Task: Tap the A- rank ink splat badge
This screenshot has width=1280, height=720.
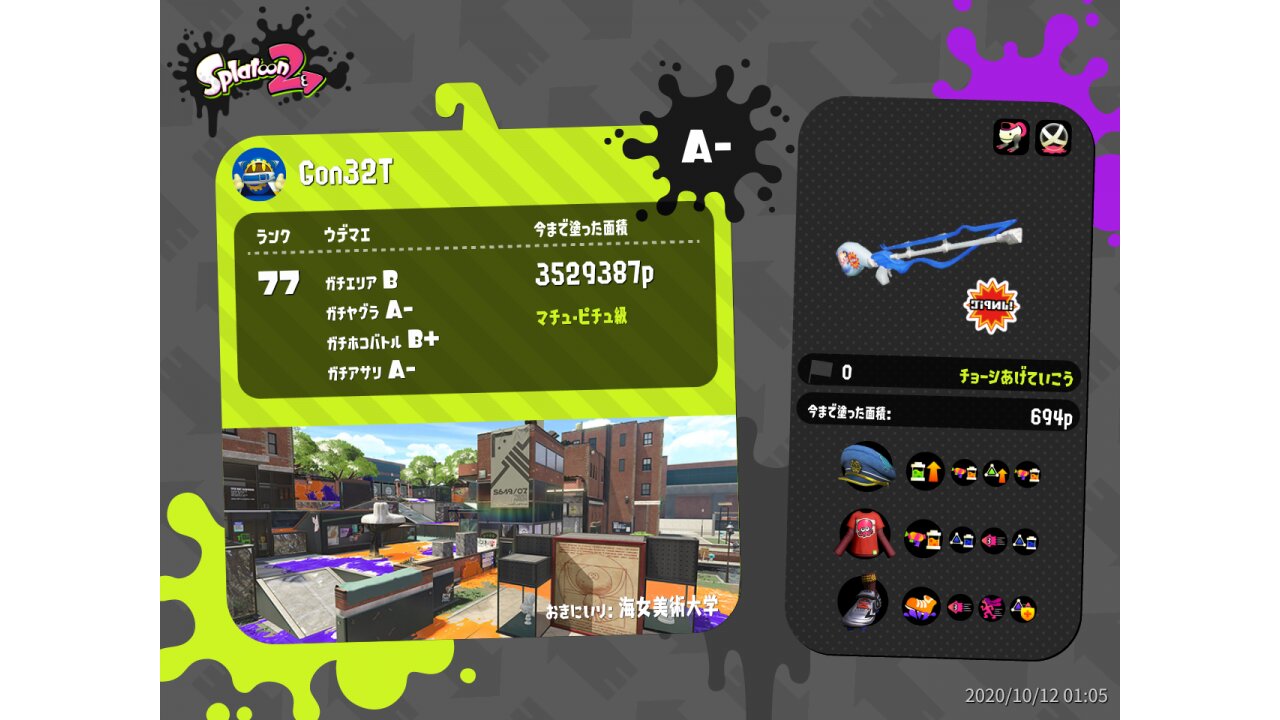Action: [706, 148]
